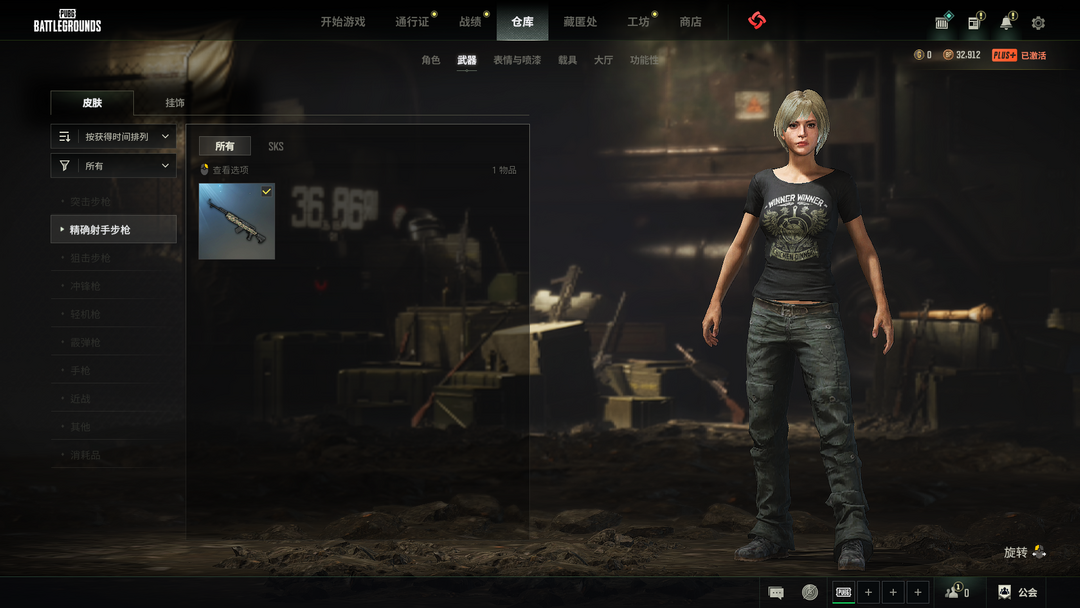This screenshot has width=1080, height=608.
Task: Open the 公会 guild panel
Action: coord(1017,593)
